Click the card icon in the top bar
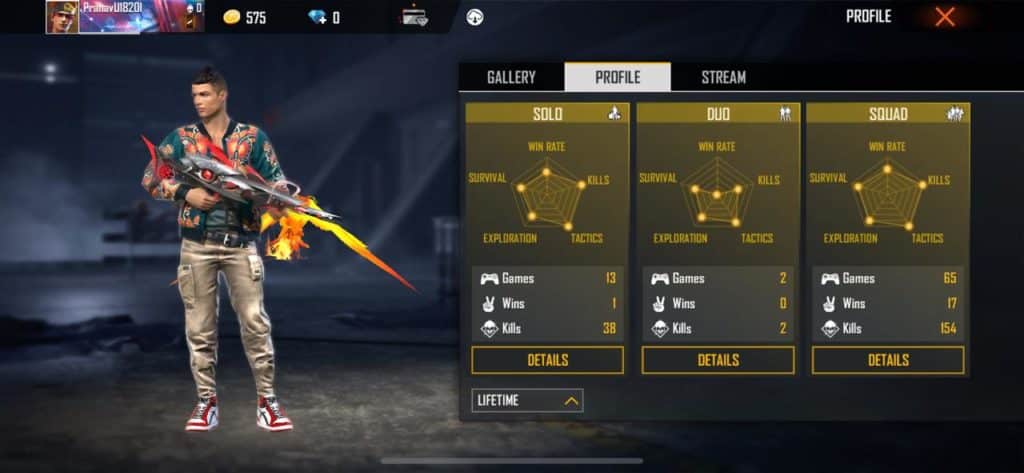The width and height of the screenshot is (1024, 473). click(415, 17)
